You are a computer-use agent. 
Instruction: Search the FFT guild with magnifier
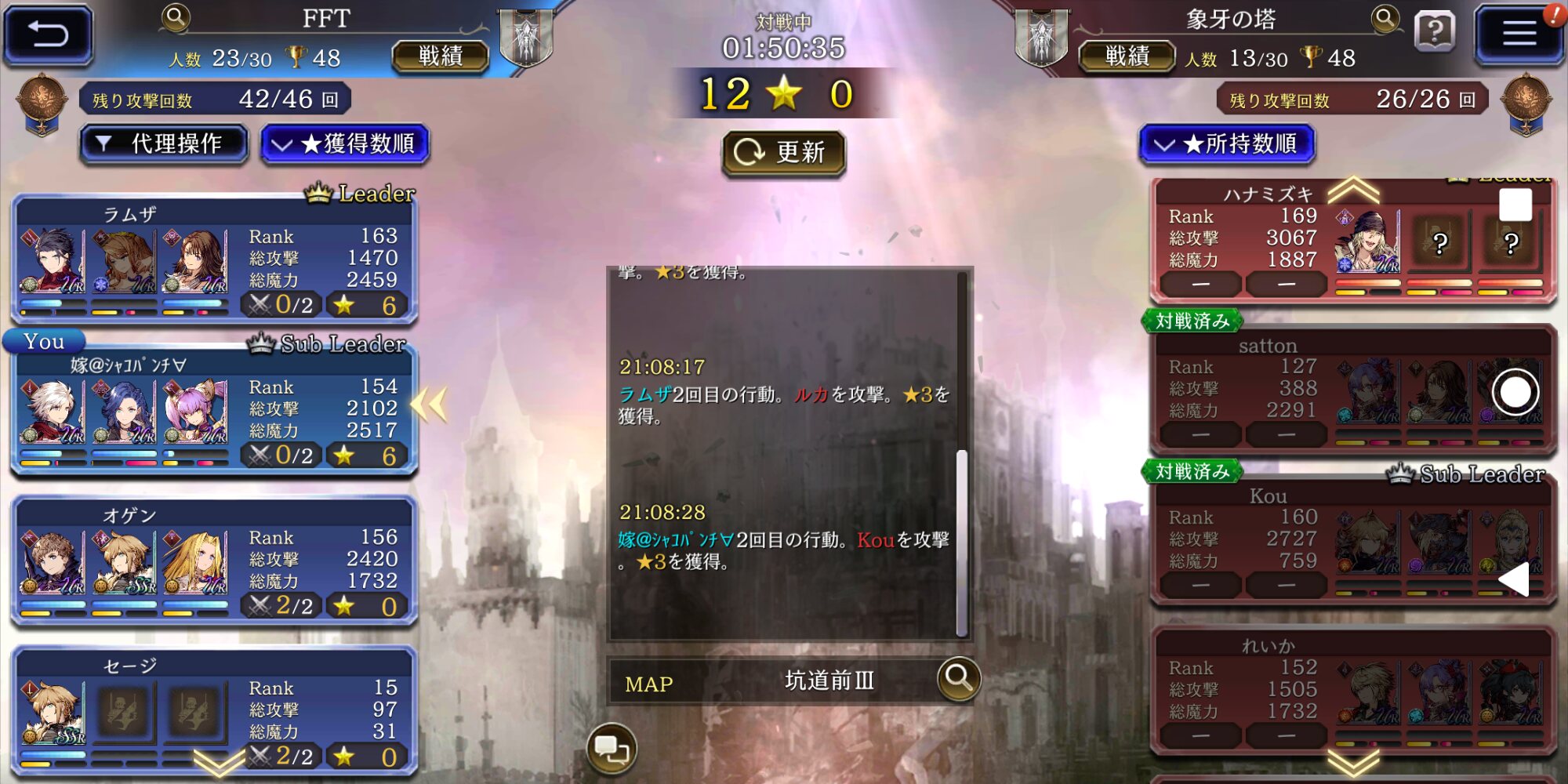pos(176,16)
